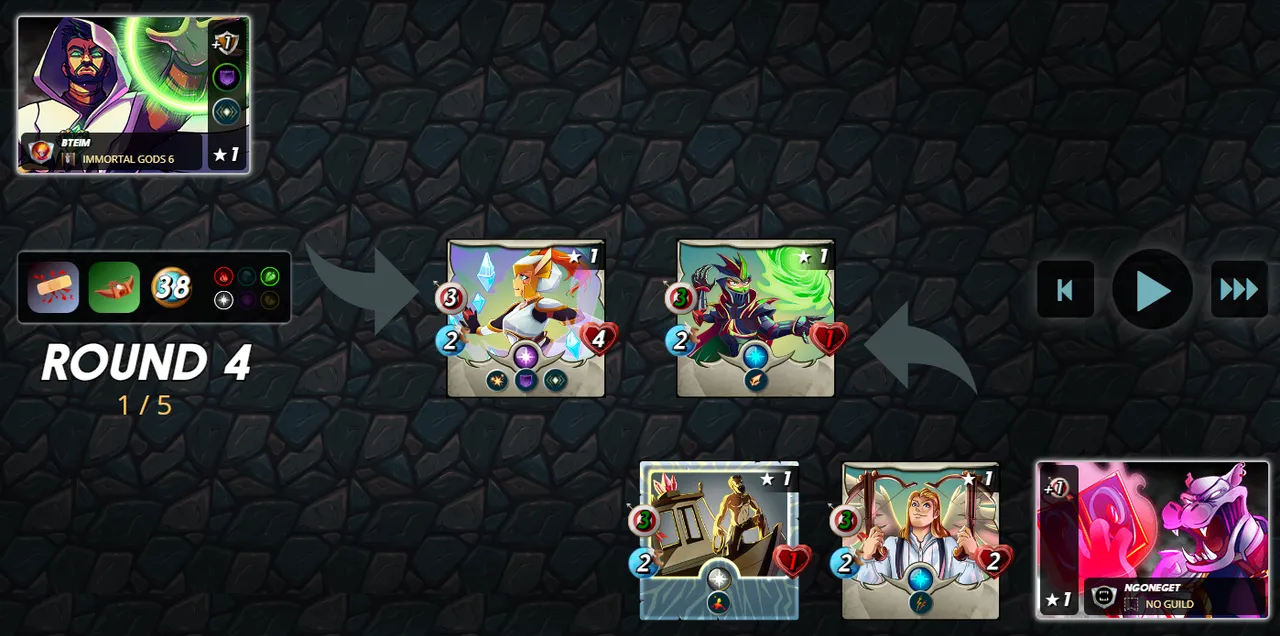Screen dimensions: 1280x636
Task: Select the green-flame ninja monster card
Action: 756,318
